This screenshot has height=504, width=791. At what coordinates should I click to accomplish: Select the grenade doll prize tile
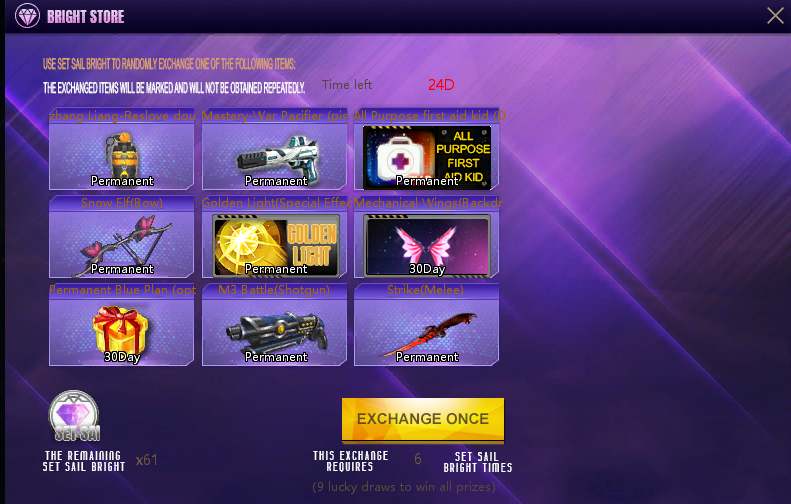[x=122, y=156]
